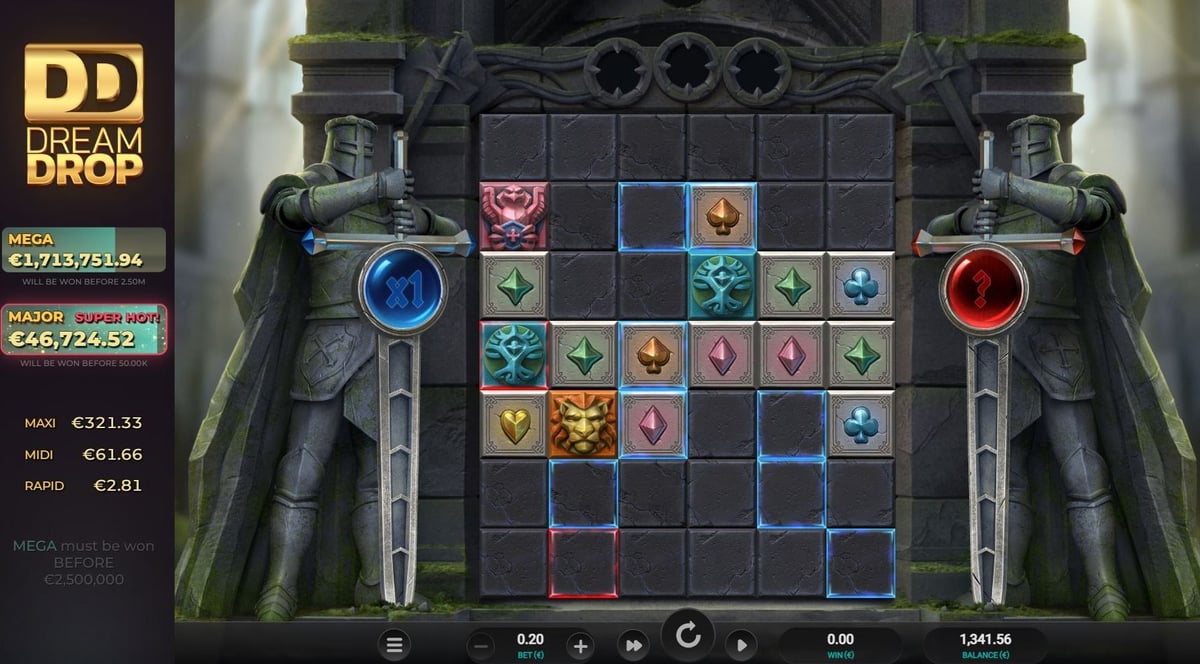This screenshot has height=664, width=1200.
Task: Spin the reels with the circular arrow button
Action: 687,636
